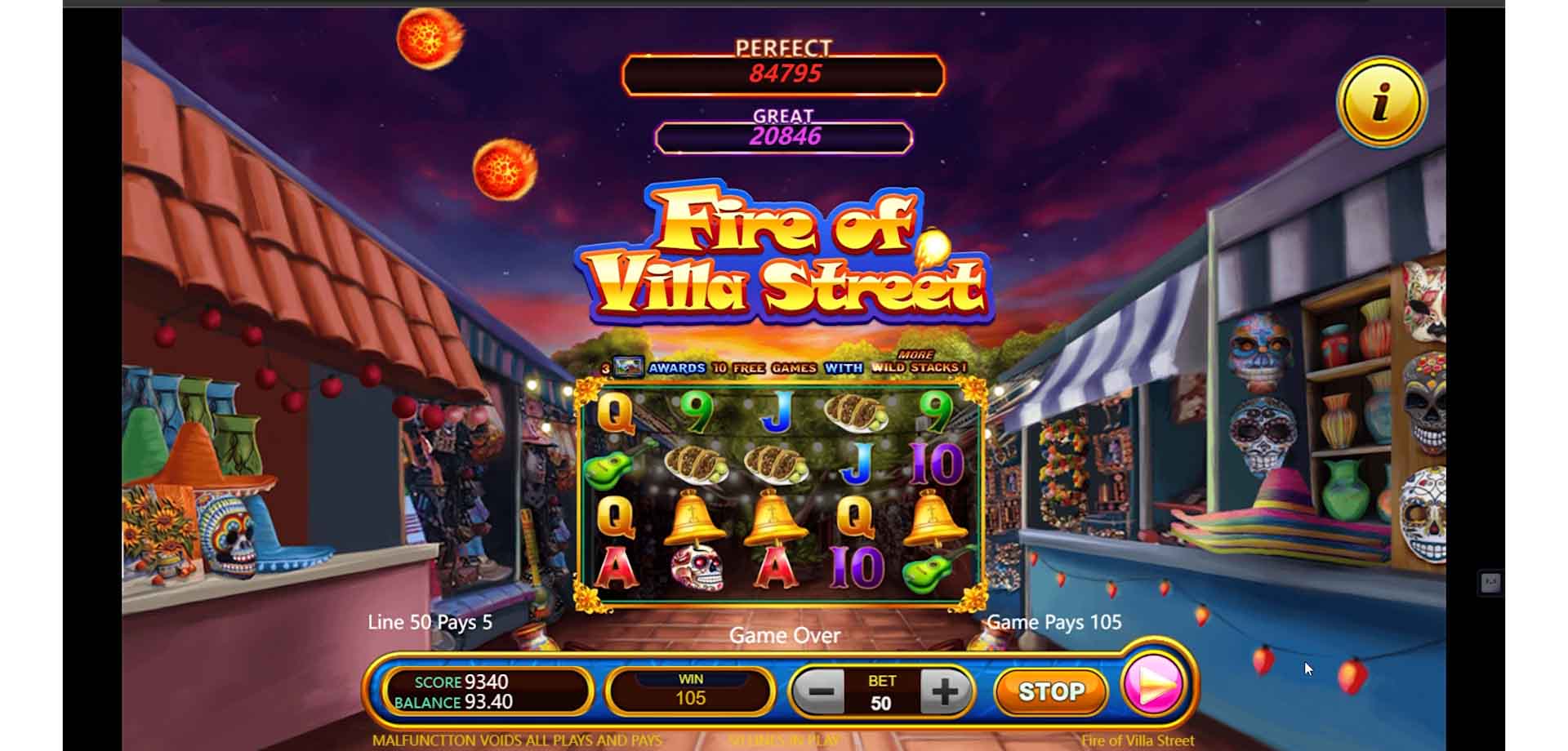This screenshot has width=1568, height=751.
Task: Click the WIN amount display
Action: 690,690
